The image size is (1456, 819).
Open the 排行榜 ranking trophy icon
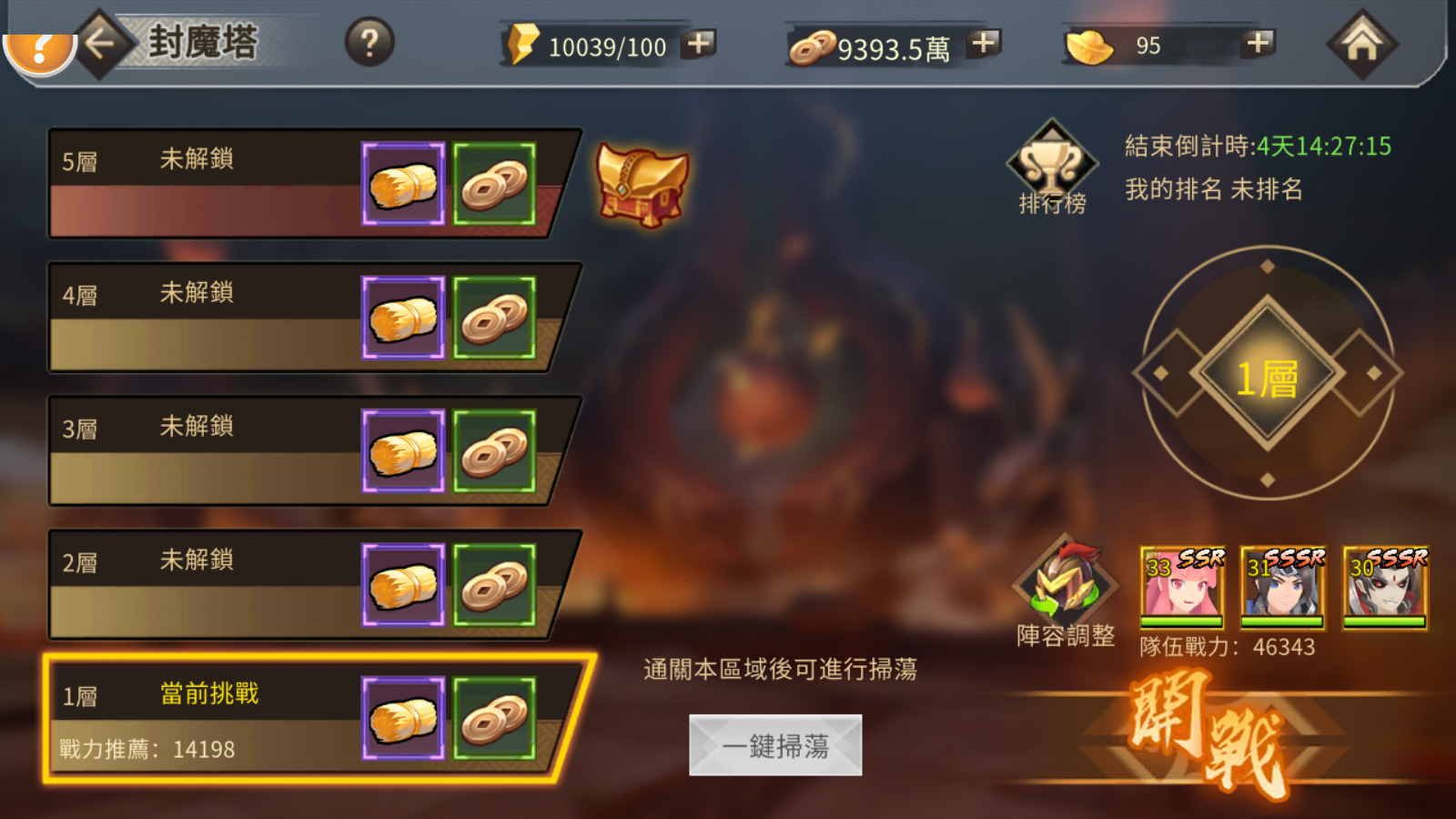[x=1053, y=168]
